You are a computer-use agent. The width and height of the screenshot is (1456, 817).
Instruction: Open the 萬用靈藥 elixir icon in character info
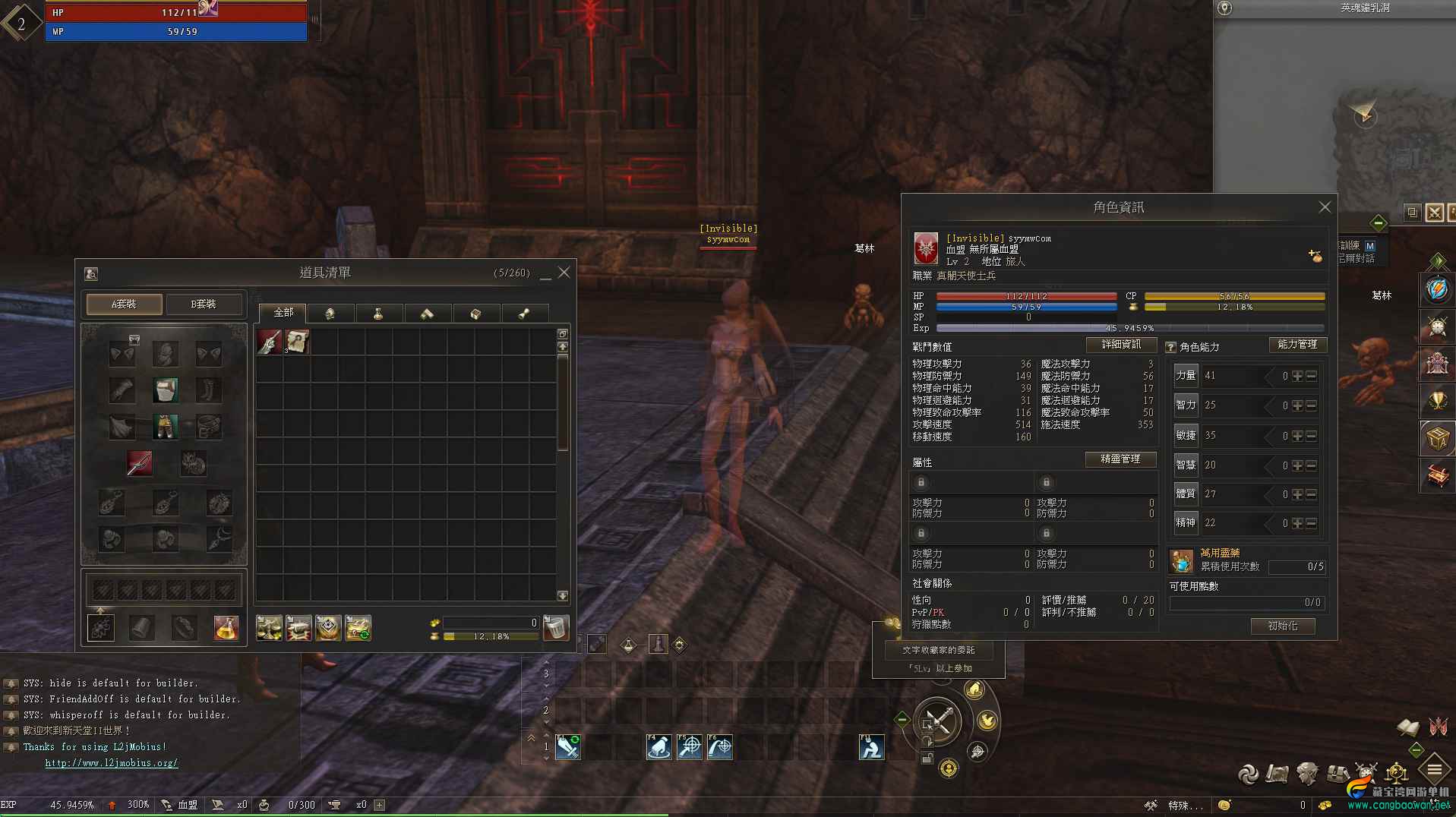point(1180,560)
